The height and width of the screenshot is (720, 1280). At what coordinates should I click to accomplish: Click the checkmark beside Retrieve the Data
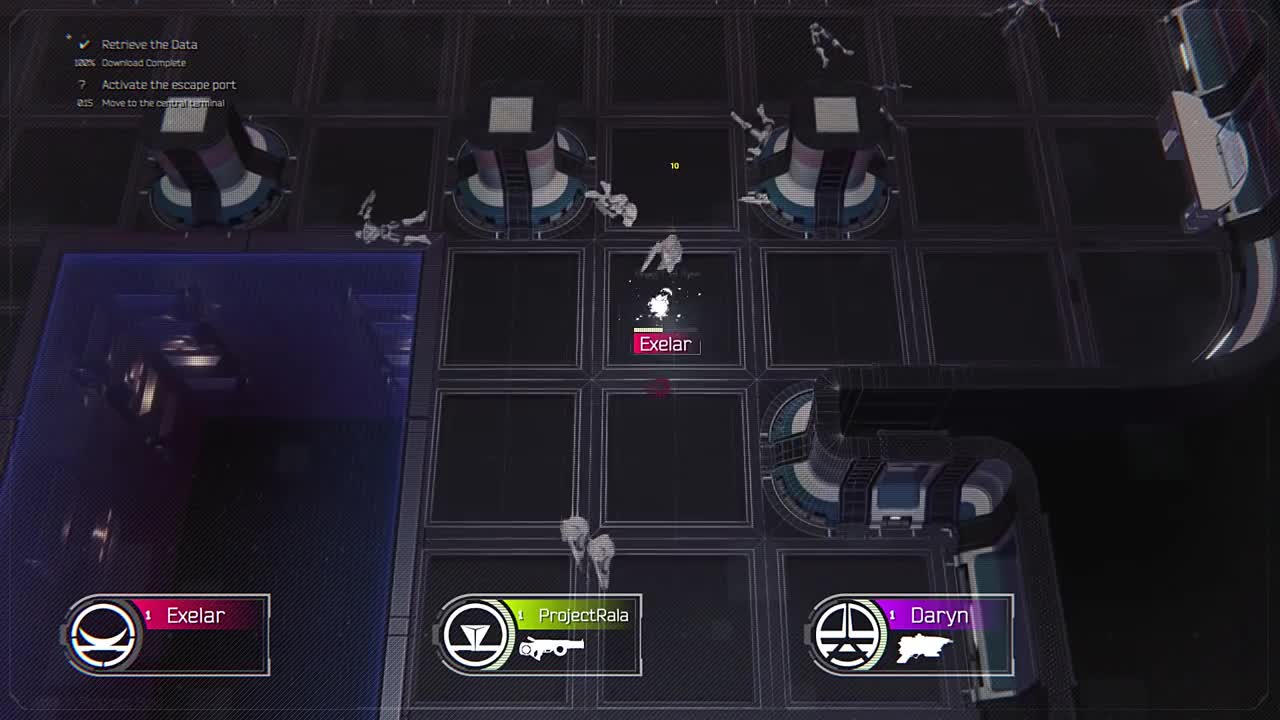tap(83, 44)
